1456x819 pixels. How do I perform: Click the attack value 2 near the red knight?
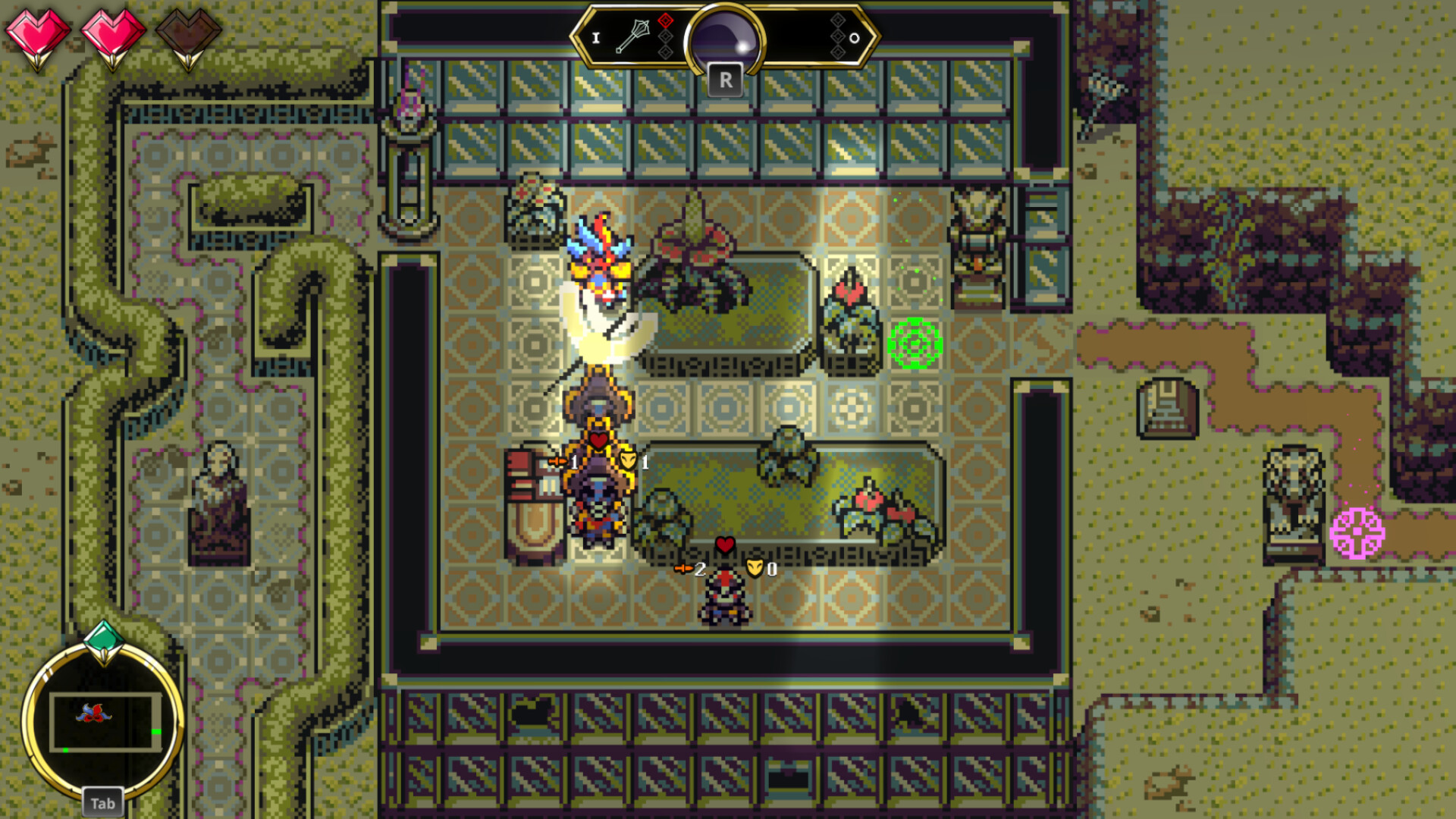coord(700,570)
